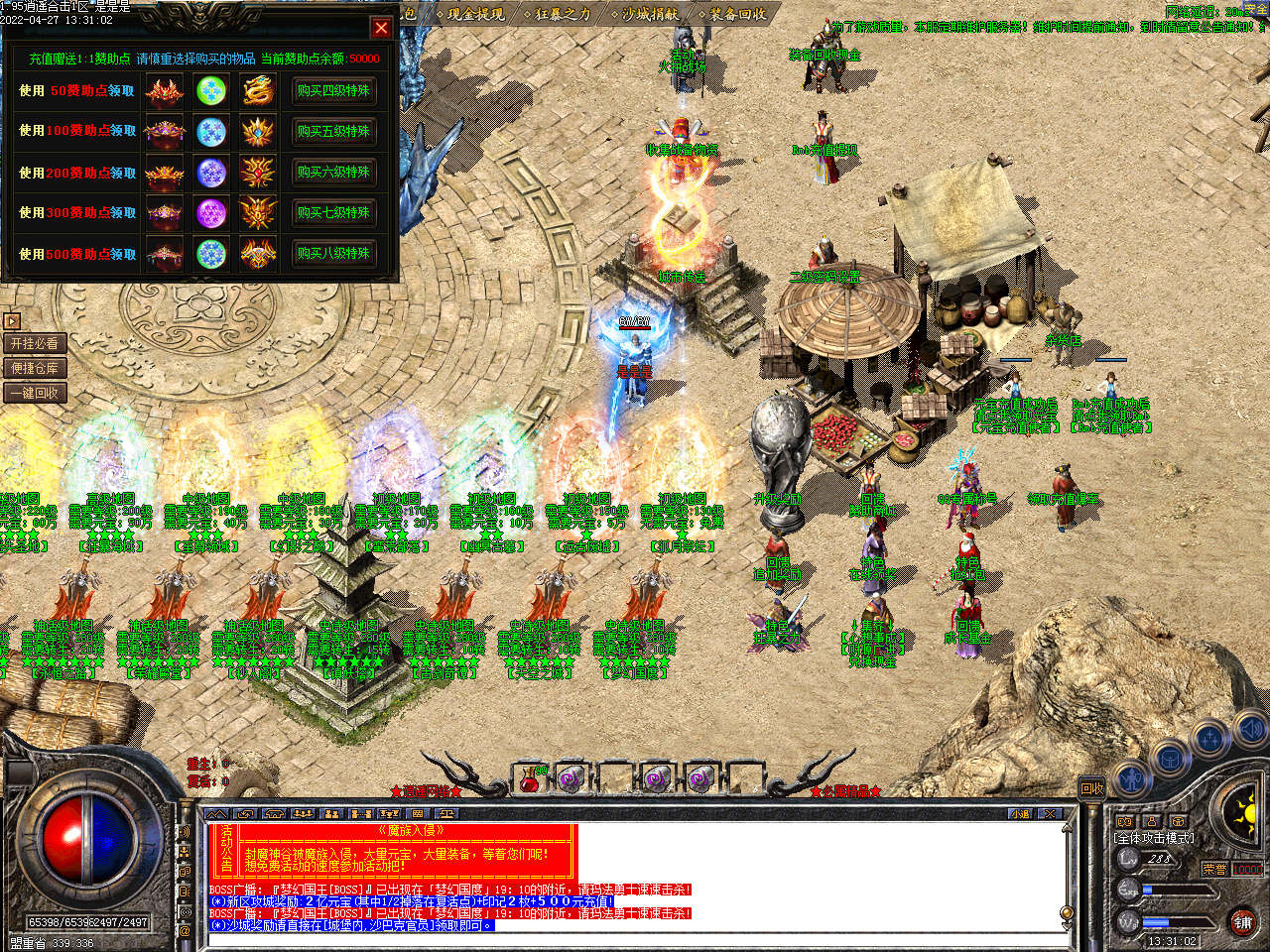Viewport: 1270px width, 952px height.
Task: Buy the level six special (购买六级特殊)
Action: tap(333, 172)
